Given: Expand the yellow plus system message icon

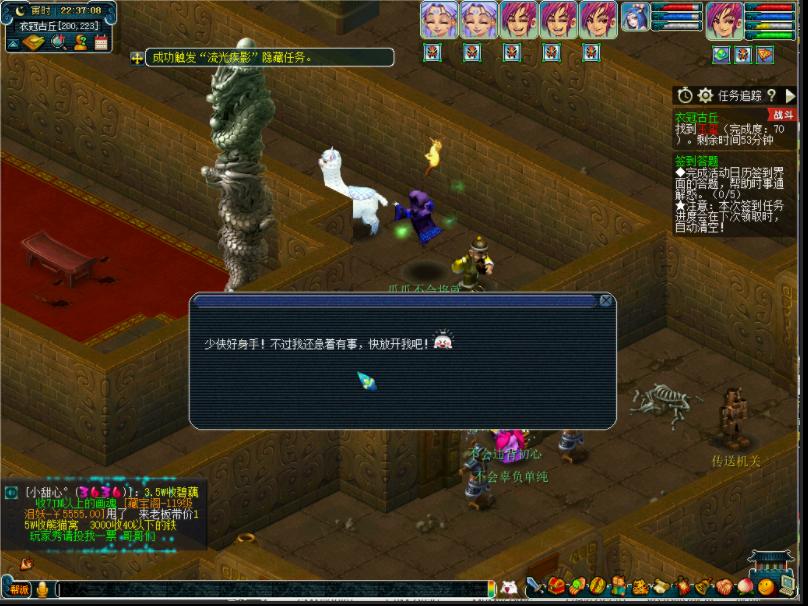Looking at the screenshot, I should pyautogui.click(x=137, y=58).
